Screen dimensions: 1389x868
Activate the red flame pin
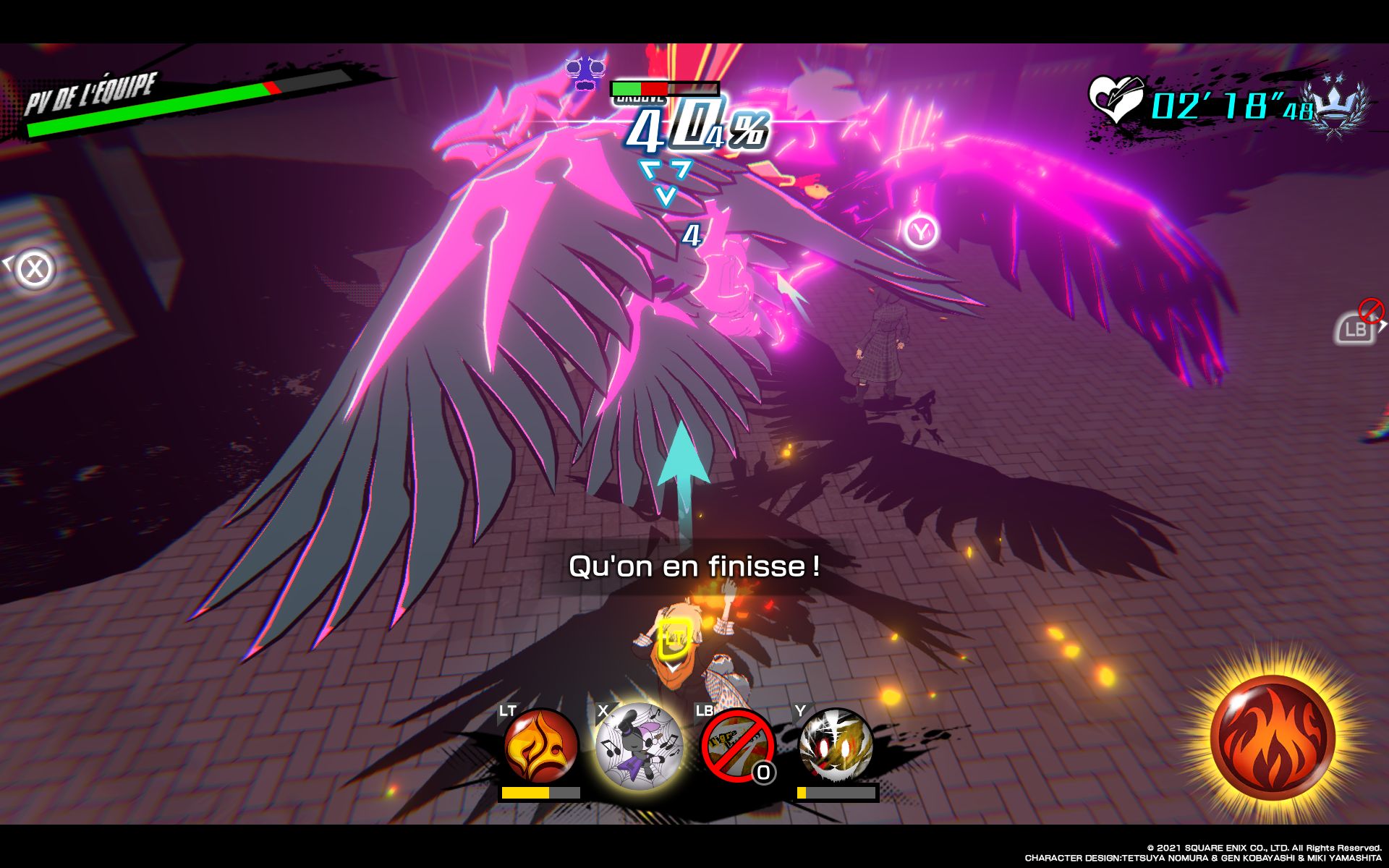540,746
